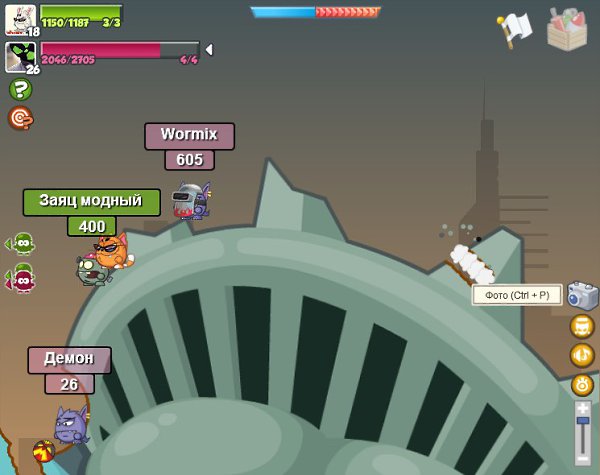Screen dimensions: 600x475
Task: Click the bottom orange round button
Action: coord(582,384)
